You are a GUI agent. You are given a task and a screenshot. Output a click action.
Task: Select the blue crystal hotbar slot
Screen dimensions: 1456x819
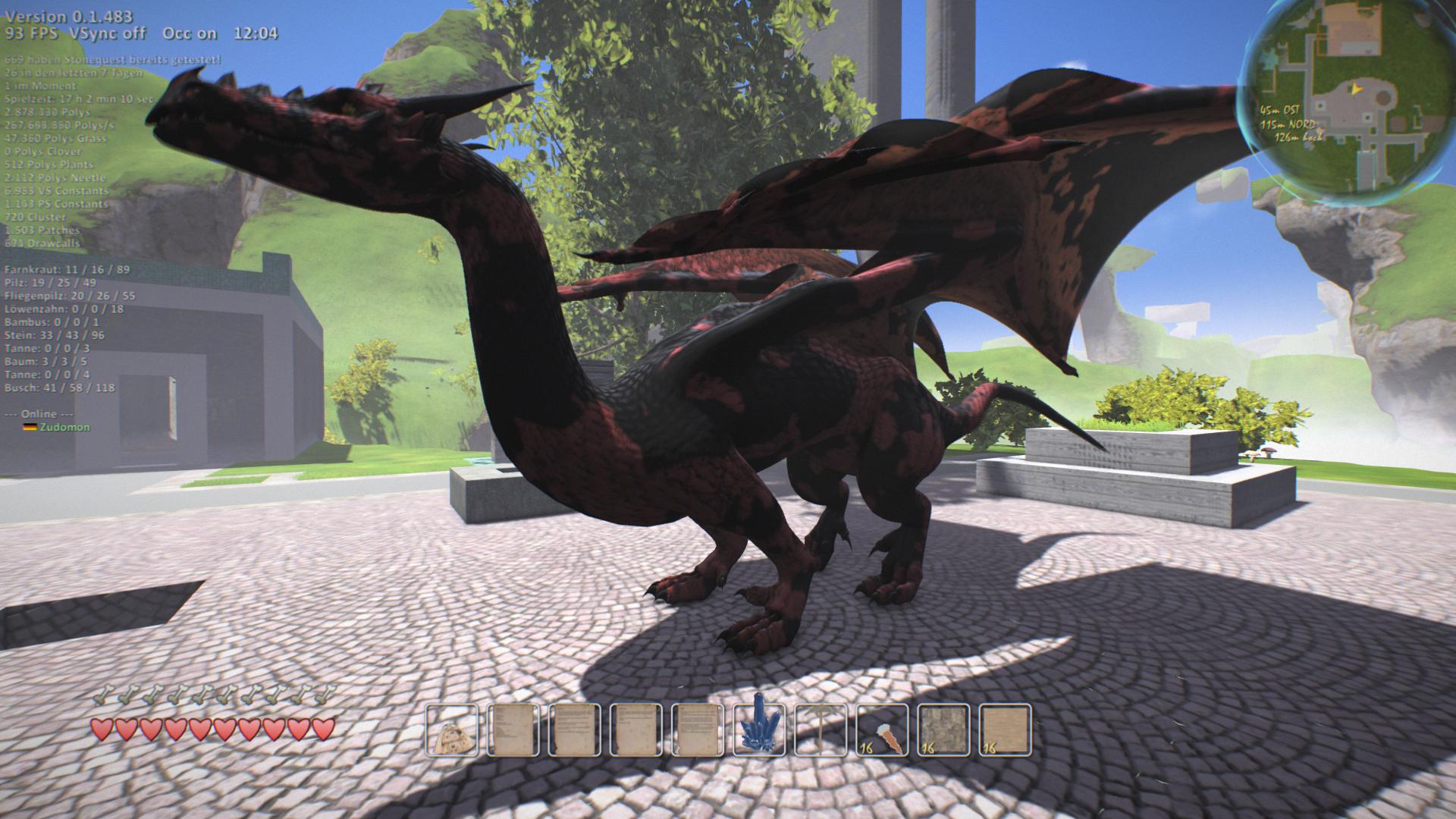coord(759,731)
